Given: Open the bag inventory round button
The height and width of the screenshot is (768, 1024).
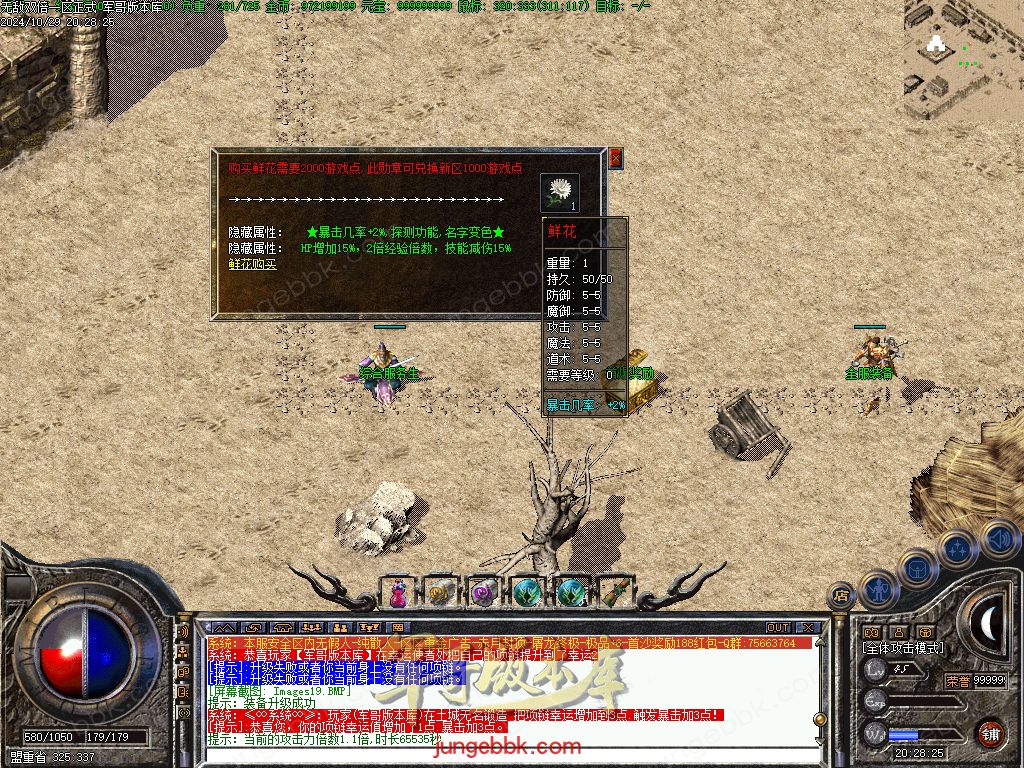Looking at the screenshot, I should pos(918,568).
